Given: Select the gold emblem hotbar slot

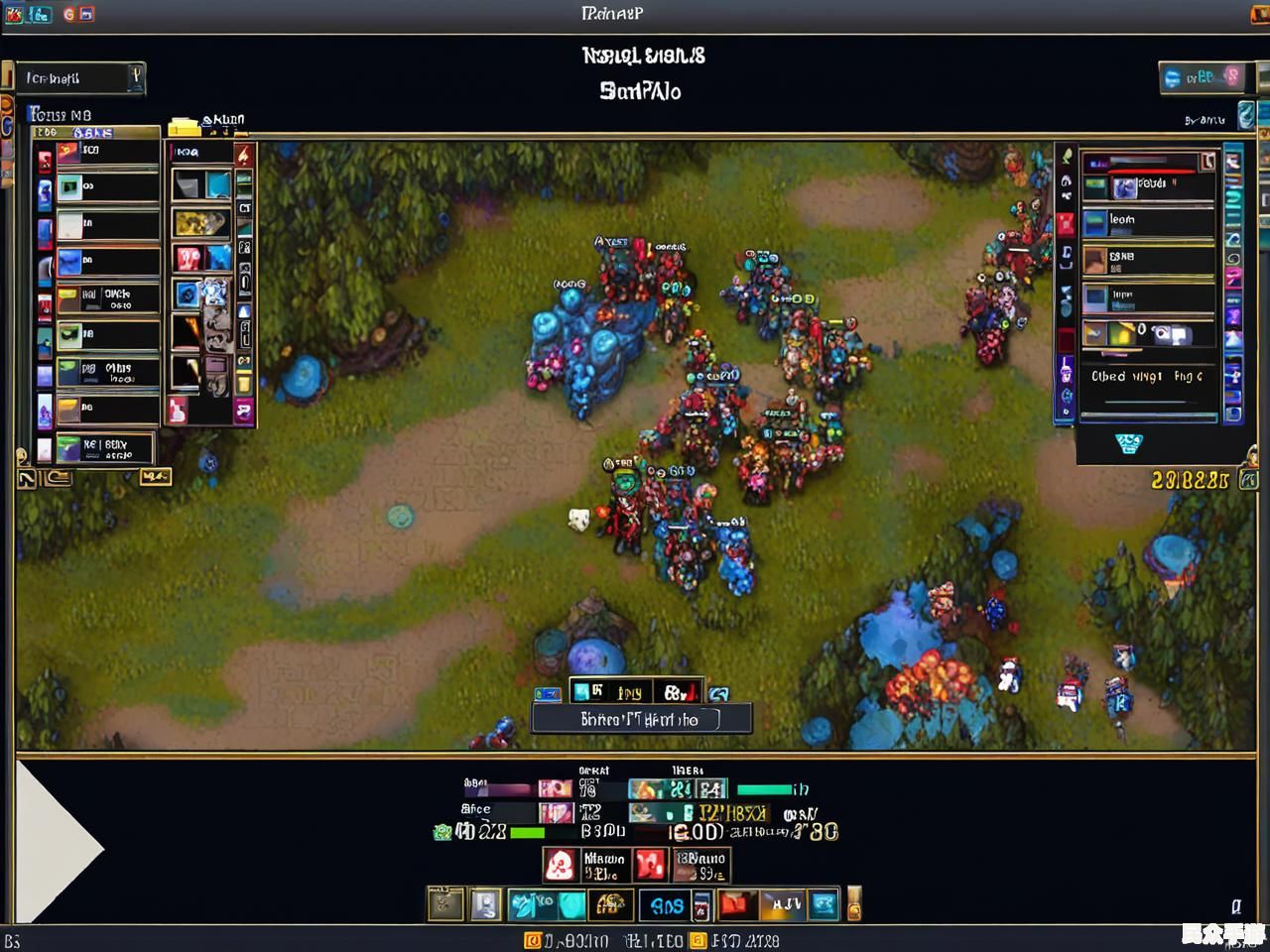Looking at the screenshot, I should (610, 904).
